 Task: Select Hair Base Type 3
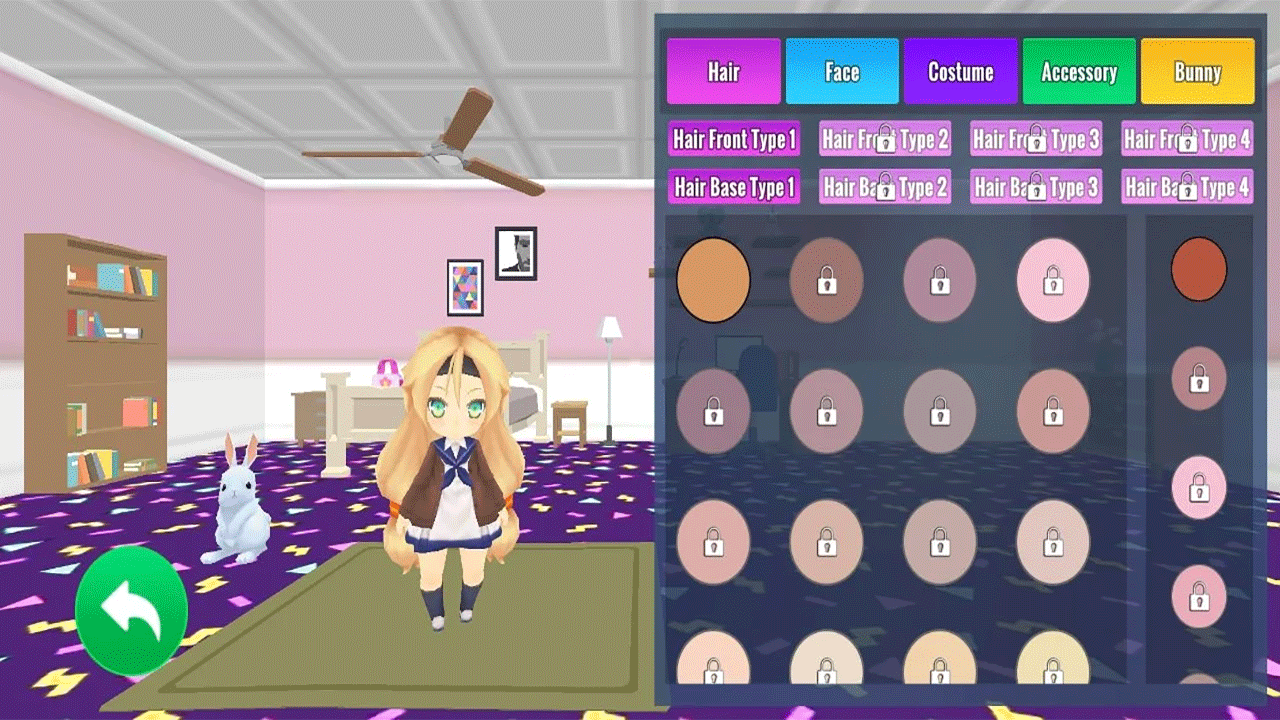1035,187
